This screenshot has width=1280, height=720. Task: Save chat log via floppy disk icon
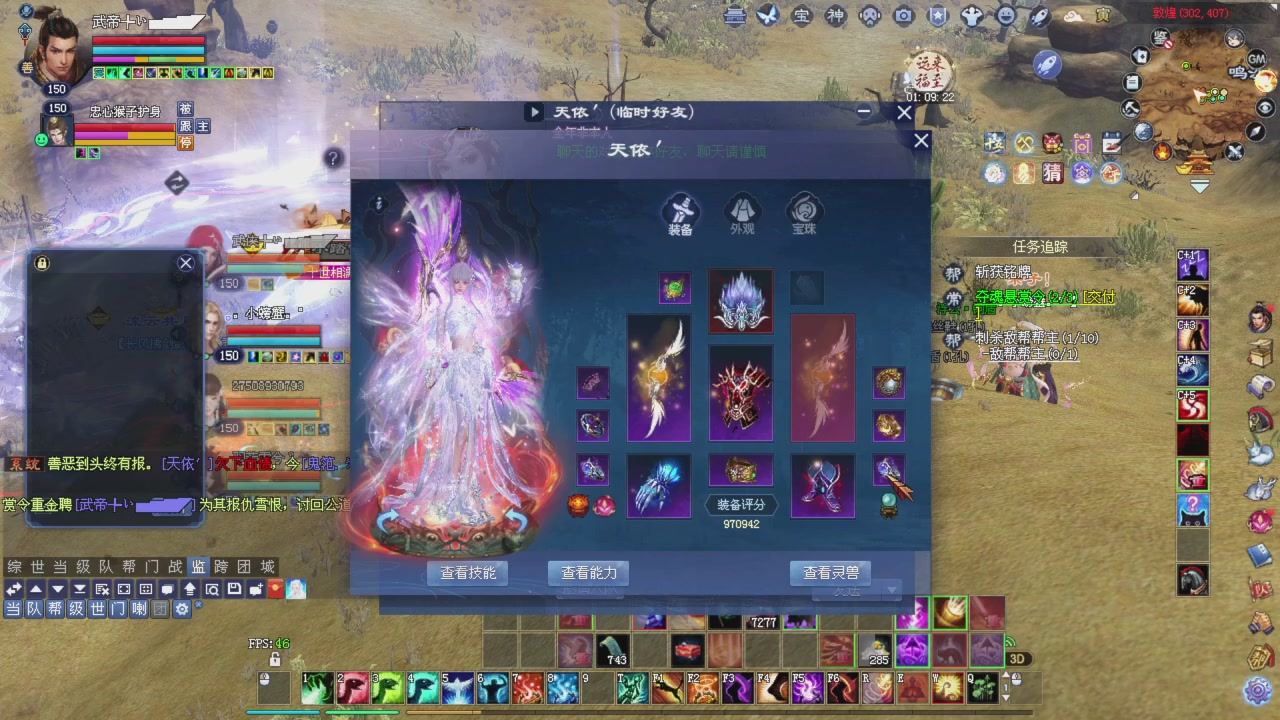point(235,588)
